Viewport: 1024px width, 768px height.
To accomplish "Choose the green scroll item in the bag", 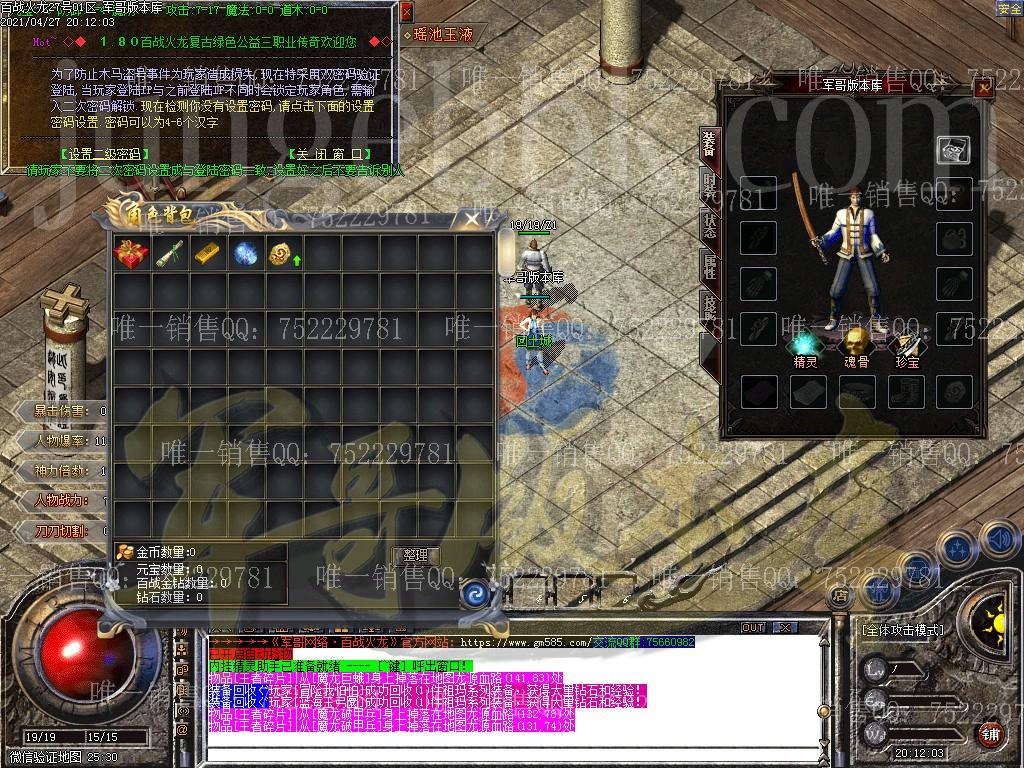I will (x=169, y=254).
